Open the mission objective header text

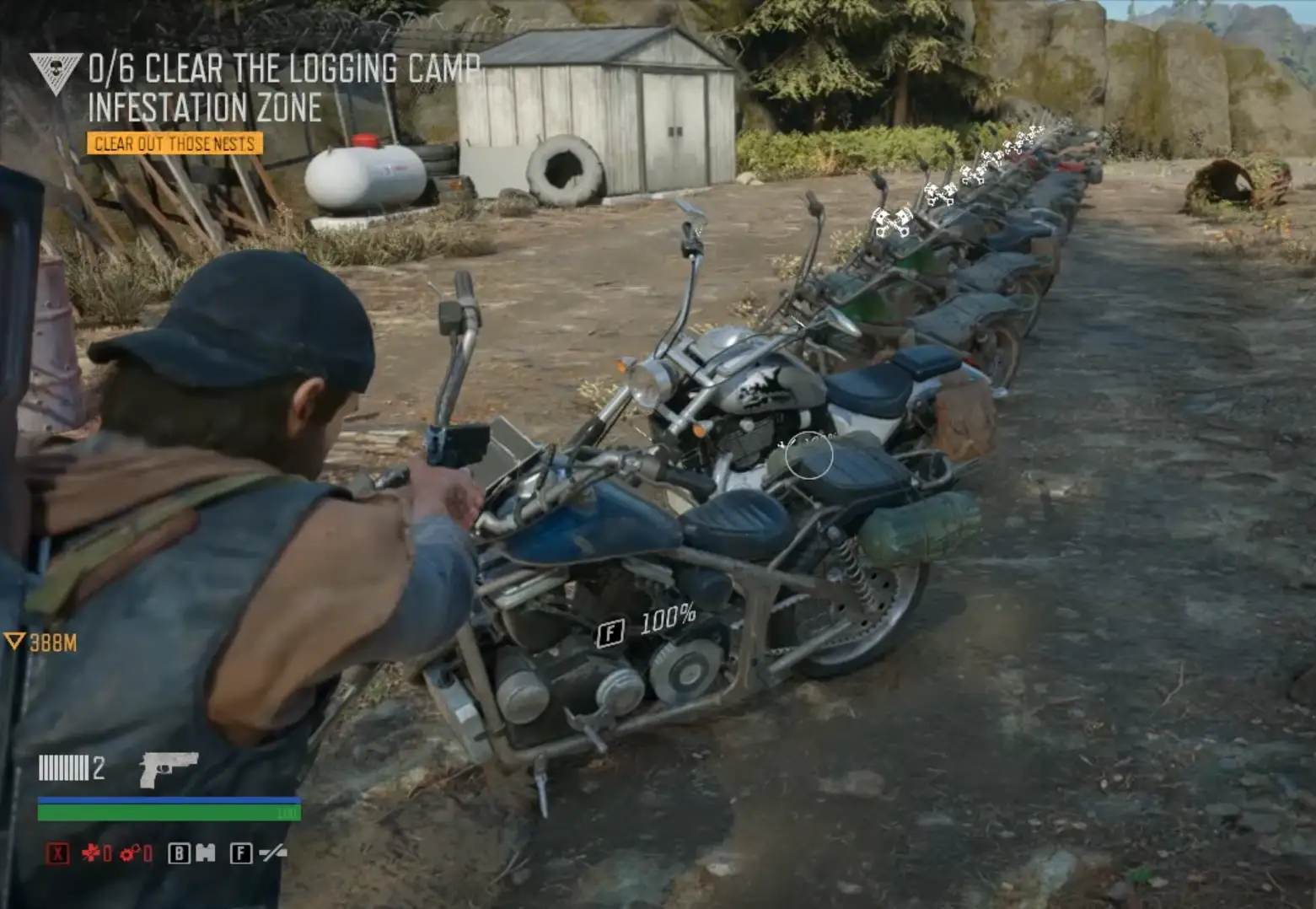point(282,71)
